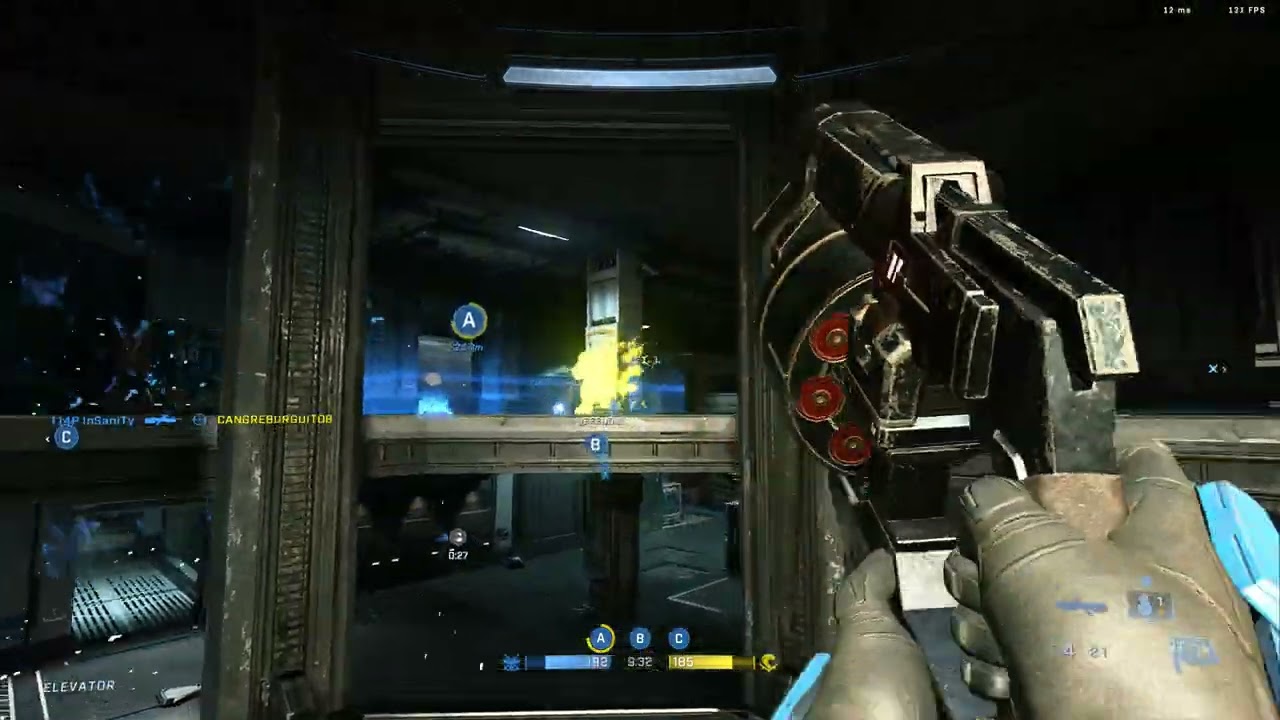Click the blue team emblem beside the score bar
This screenshot has width=1280, height=720.
coord(512,662)
